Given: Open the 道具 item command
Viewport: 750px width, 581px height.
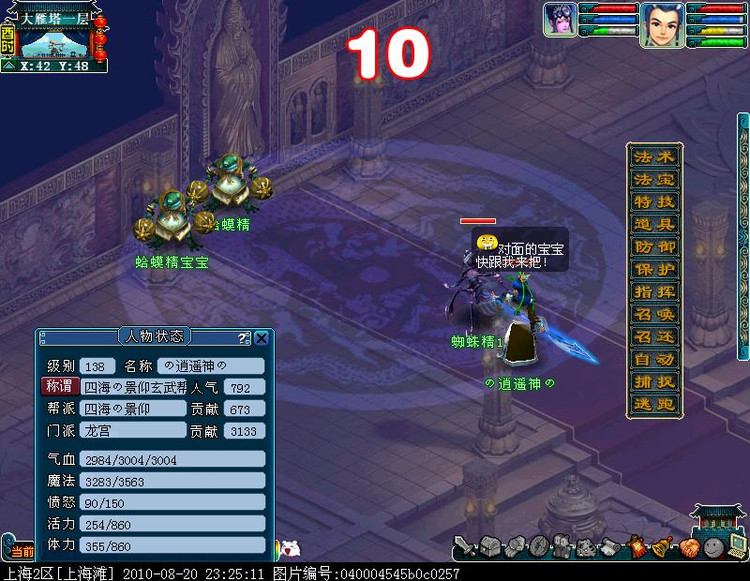Looking at the screenshot, I should click(x=655, y=225).
